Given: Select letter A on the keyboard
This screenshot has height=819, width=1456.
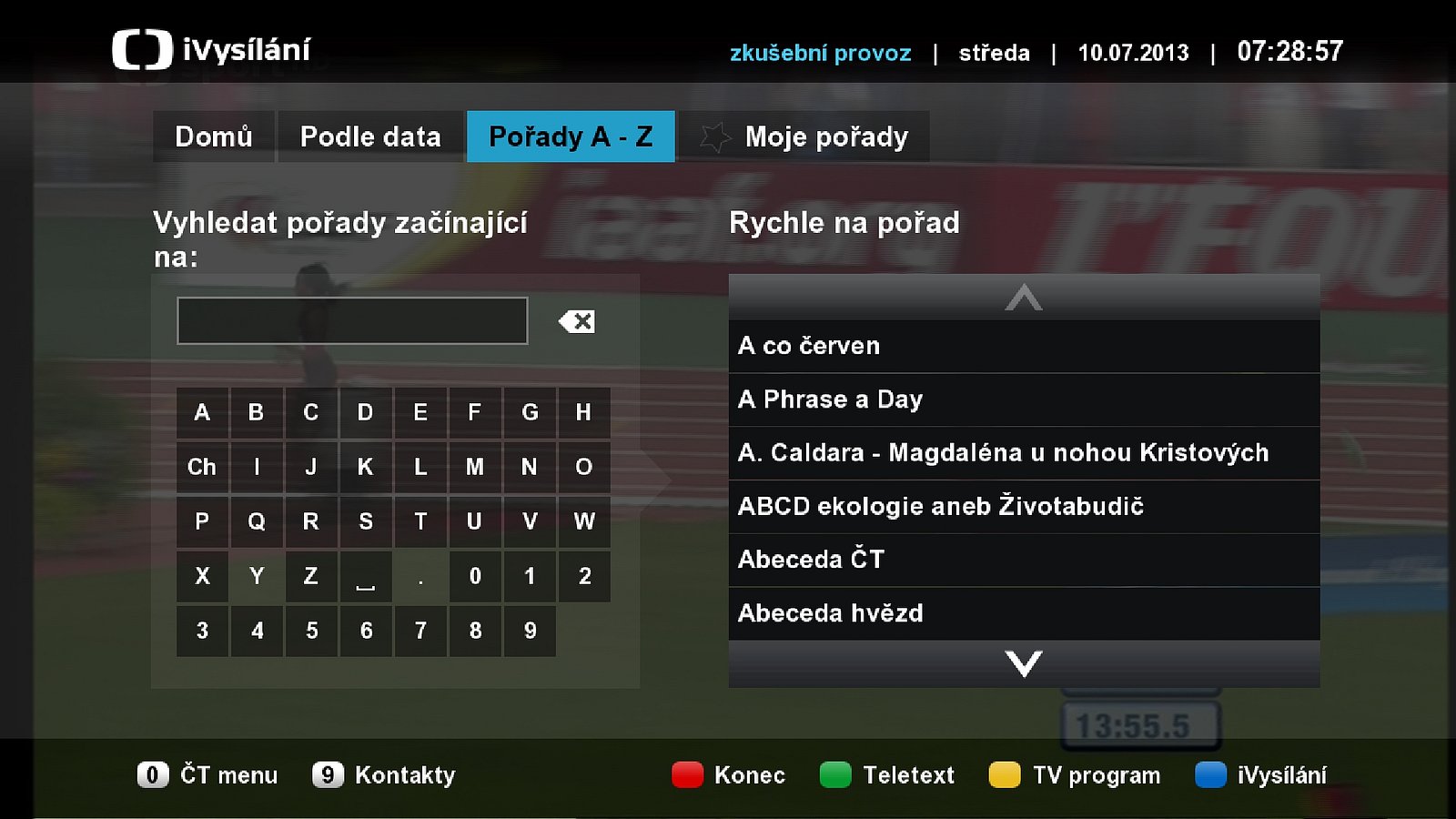Looking at the screenshot, I should pyautogui.click(x=202, y=412).
